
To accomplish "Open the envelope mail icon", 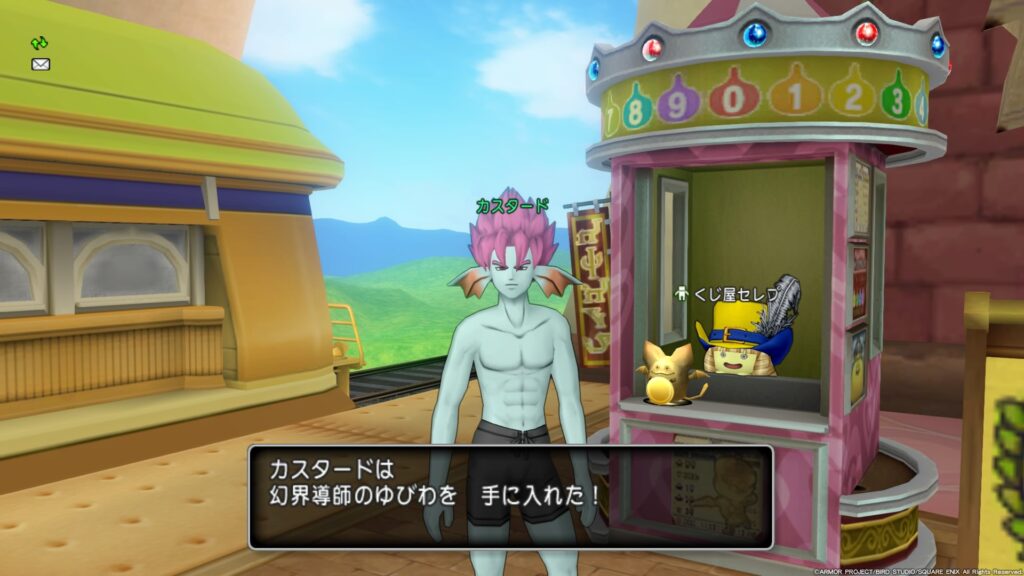I will tap(41, 64).
